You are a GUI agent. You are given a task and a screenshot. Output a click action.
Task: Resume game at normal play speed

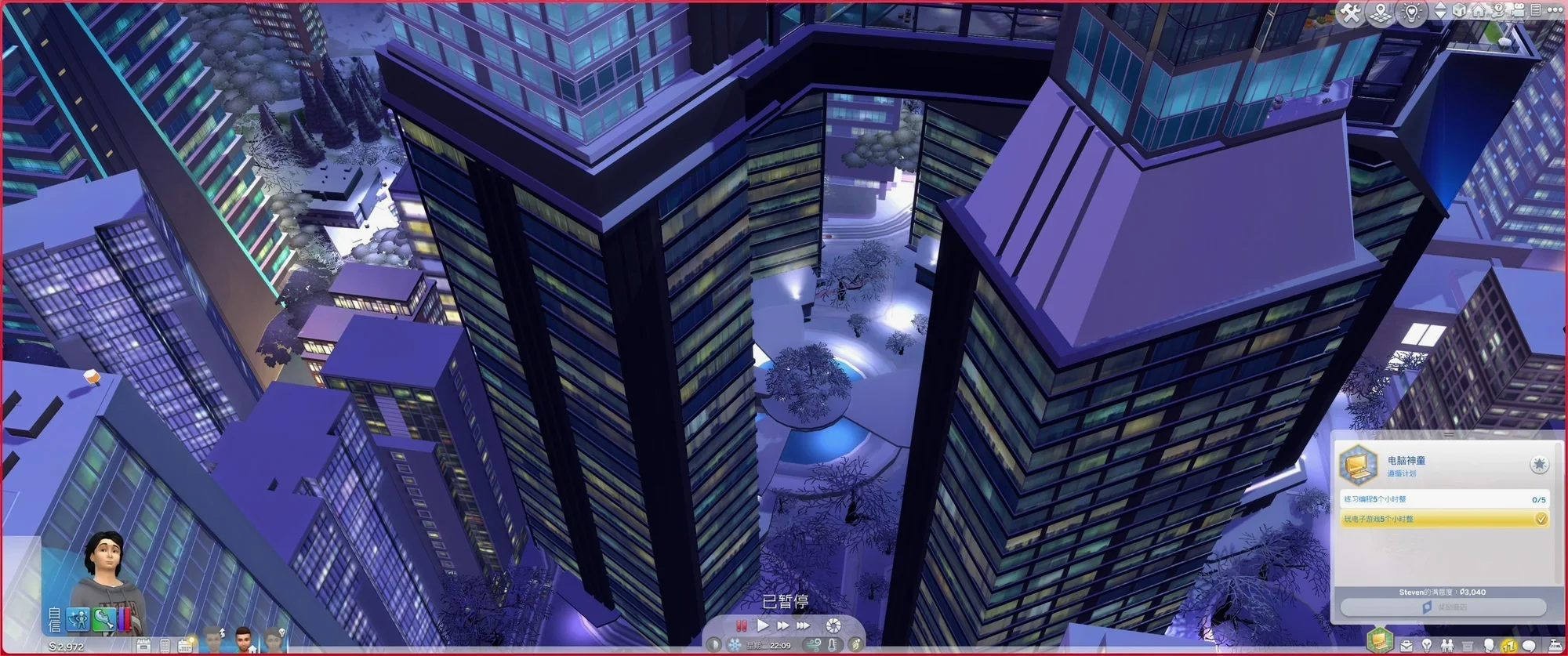pos(763,625)
